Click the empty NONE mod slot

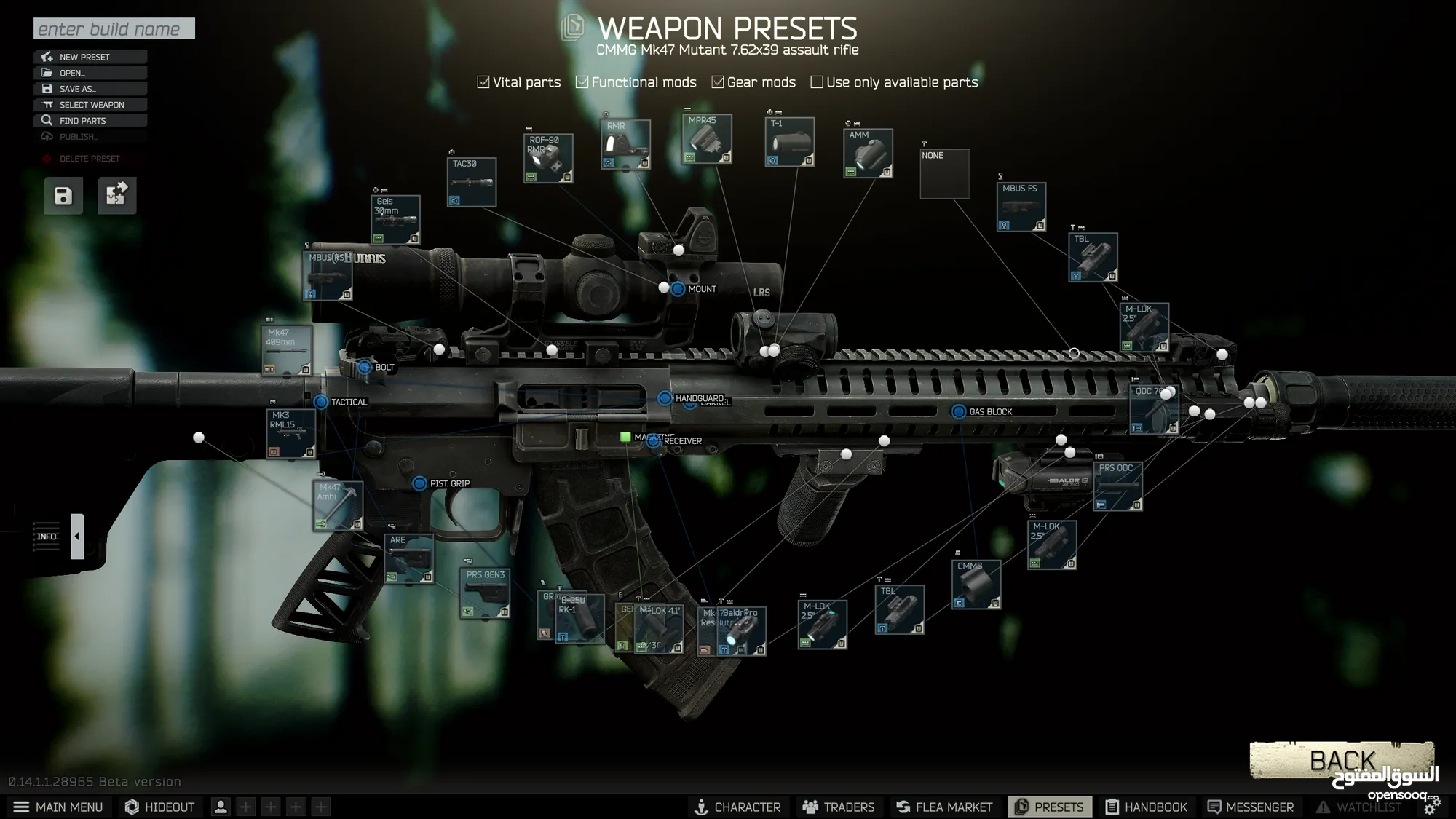(944, 174)
